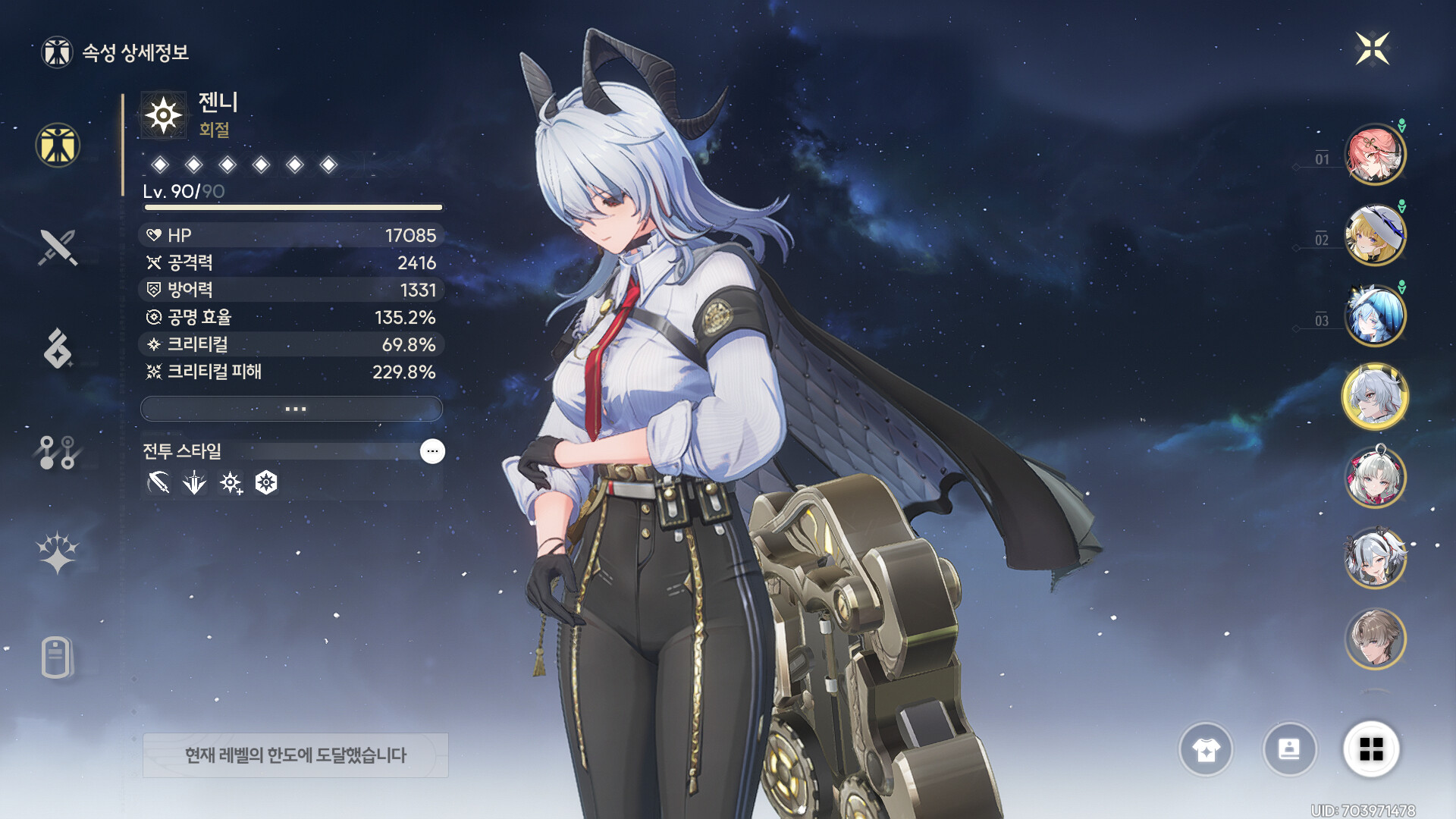This screenshot has width=1456, height=819.
Task: Open the Echo tab with the diamond icon
Action: (x=58, y=349)
